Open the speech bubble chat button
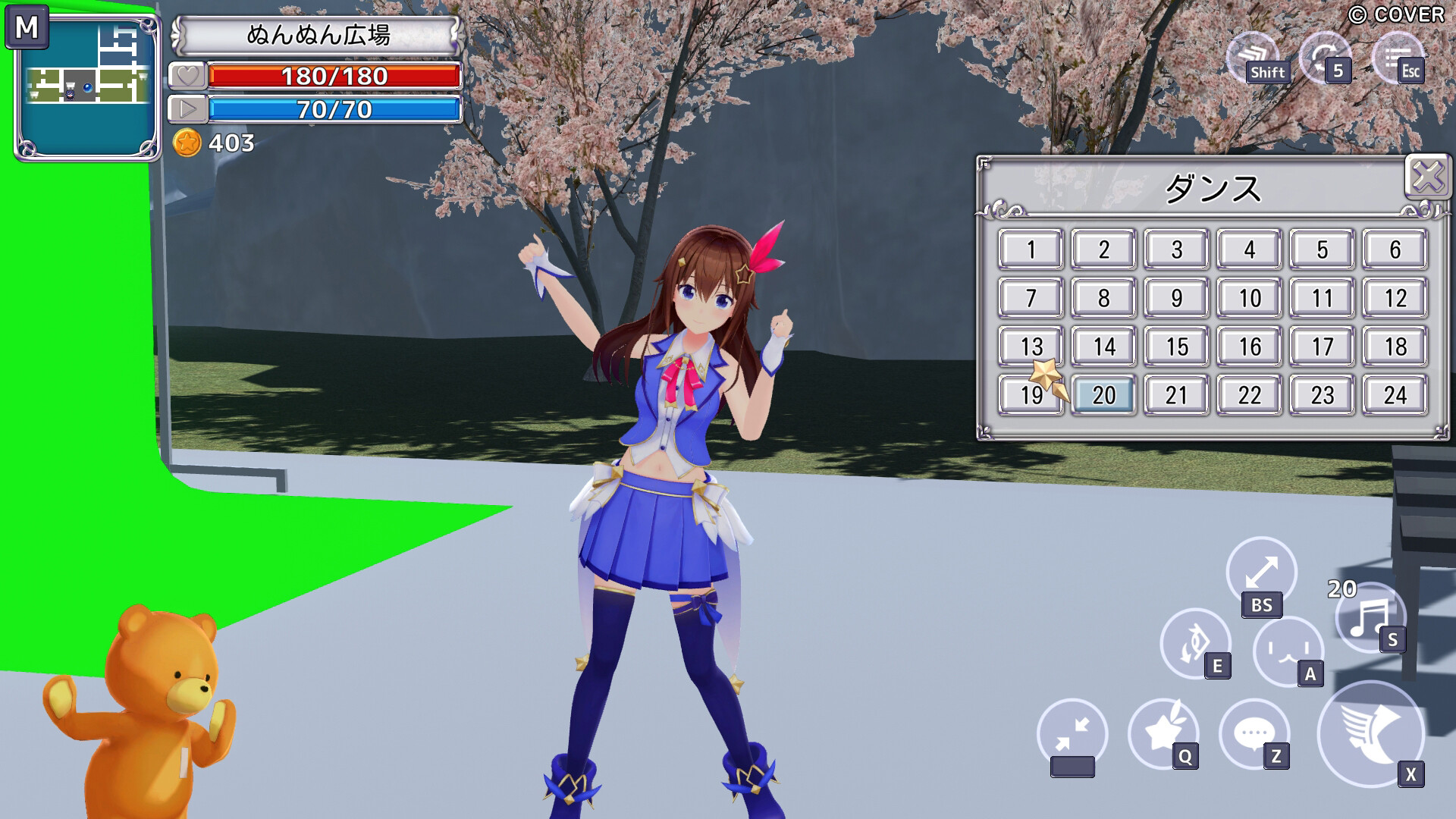 coord(1254,733)
